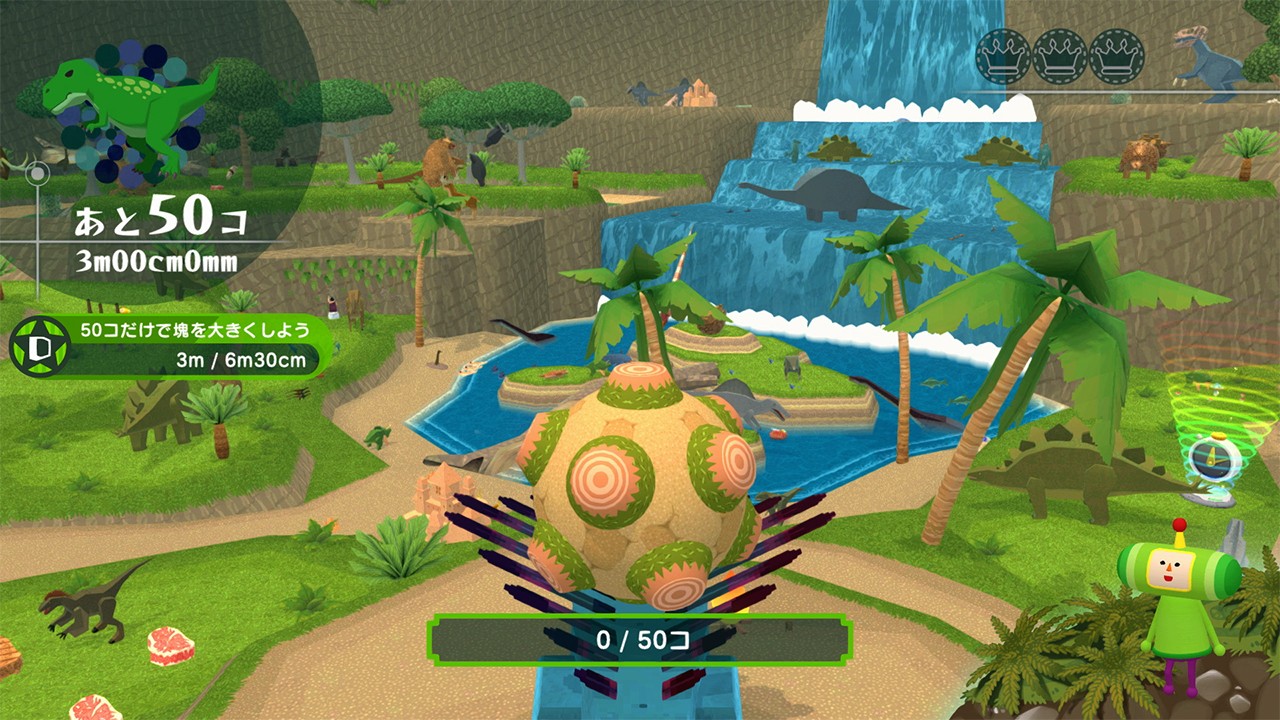The height and width of the screenshot is (720, 1280).
Task: Click the star badge beside the objective
Action: point(34,346)
